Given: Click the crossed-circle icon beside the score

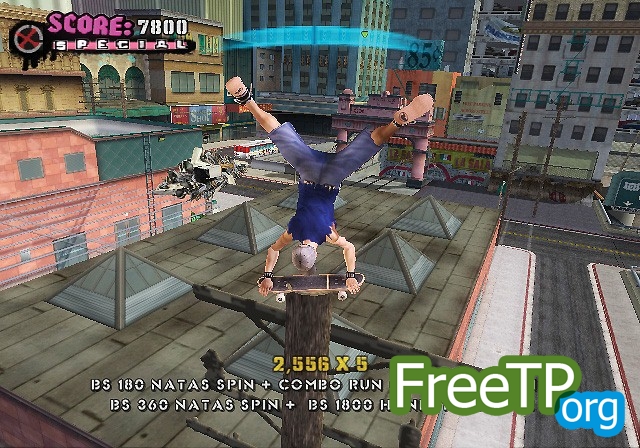Looking at the screenshot, I should [x=25, y=38].
